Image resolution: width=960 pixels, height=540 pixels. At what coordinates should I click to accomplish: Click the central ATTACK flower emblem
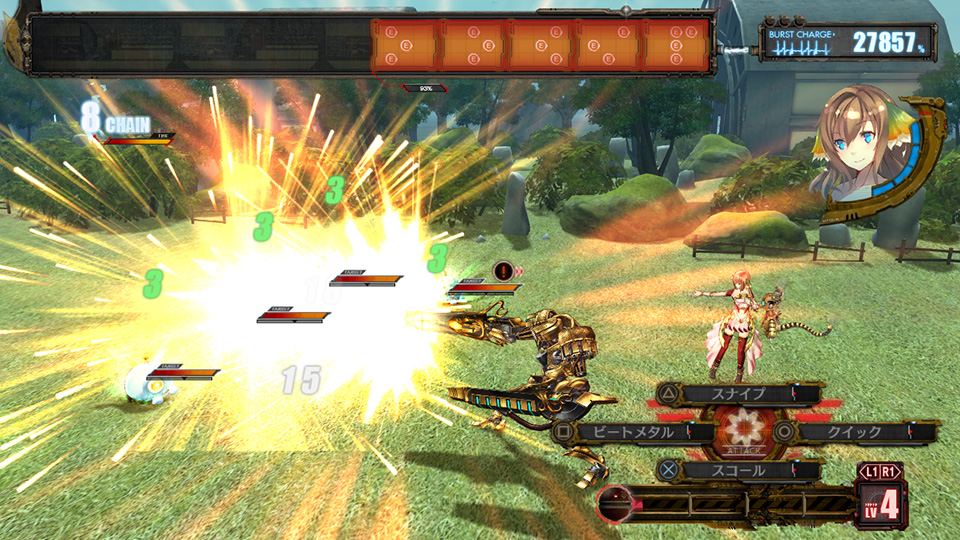click(743, 432)
